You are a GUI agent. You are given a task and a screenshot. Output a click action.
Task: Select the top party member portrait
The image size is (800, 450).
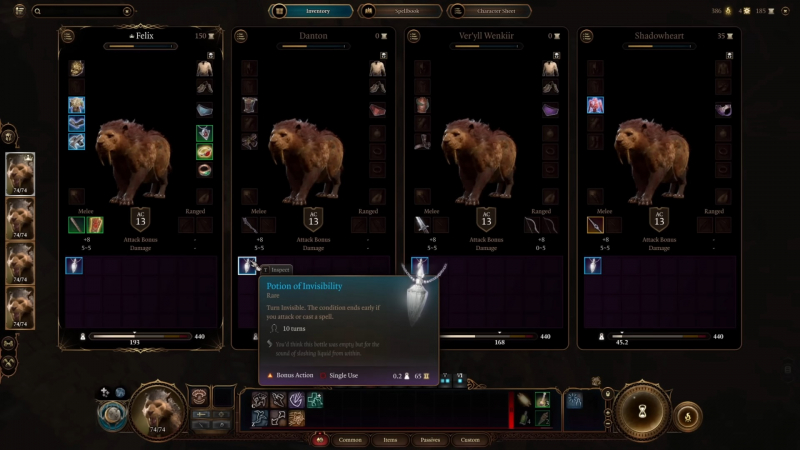tap(20, 174)
